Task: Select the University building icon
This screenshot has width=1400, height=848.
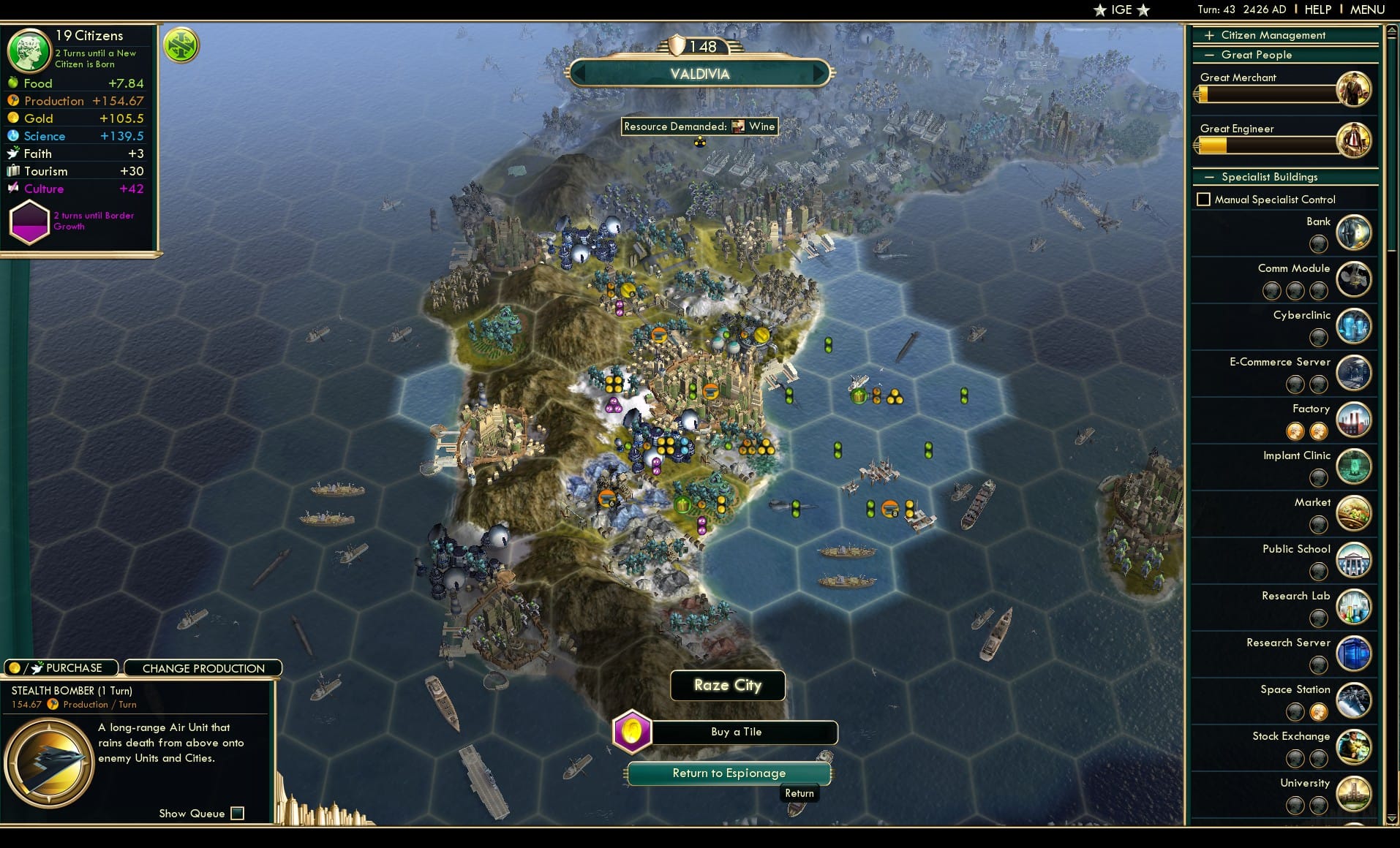Action: tap(1354, 795)
